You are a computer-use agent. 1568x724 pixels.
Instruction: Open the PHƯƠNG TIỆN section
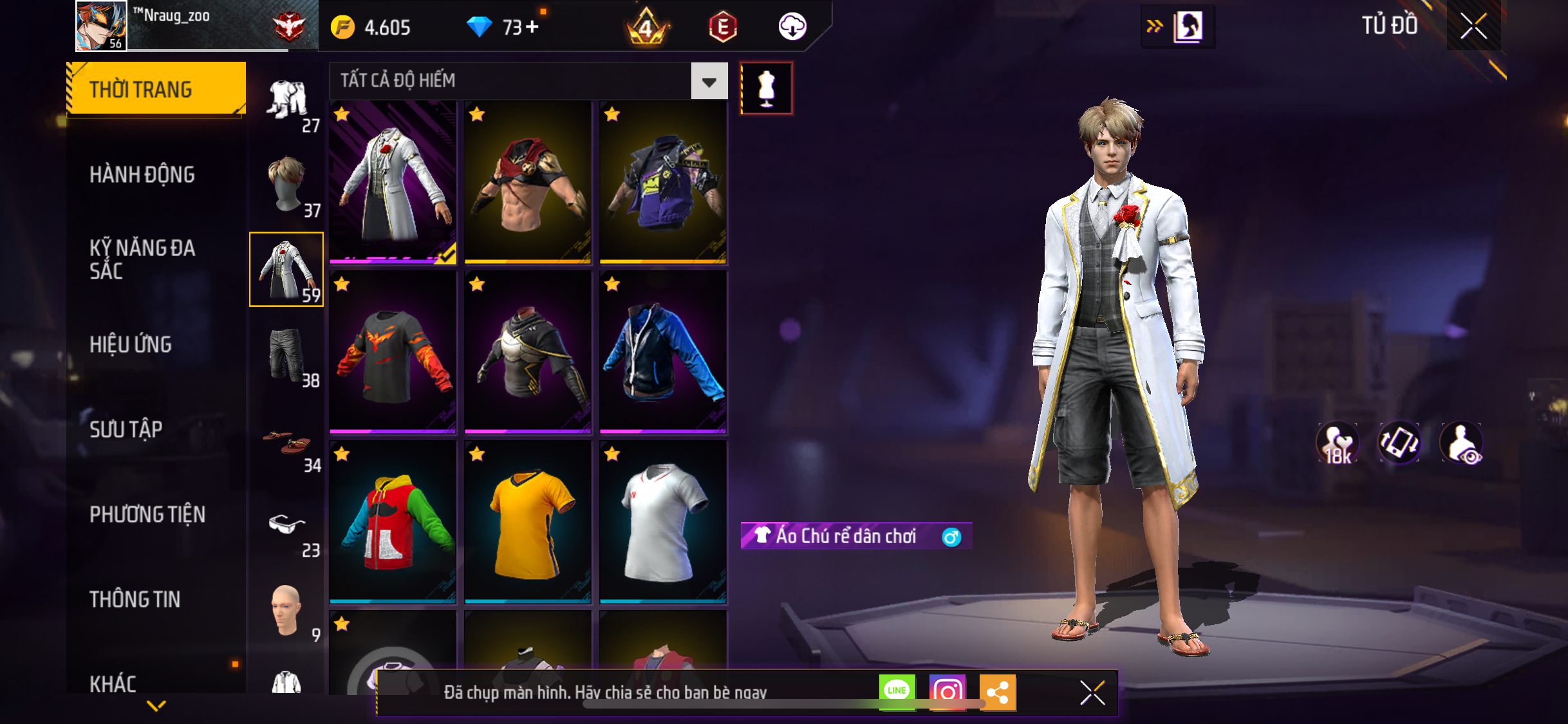tap(147, 514)
